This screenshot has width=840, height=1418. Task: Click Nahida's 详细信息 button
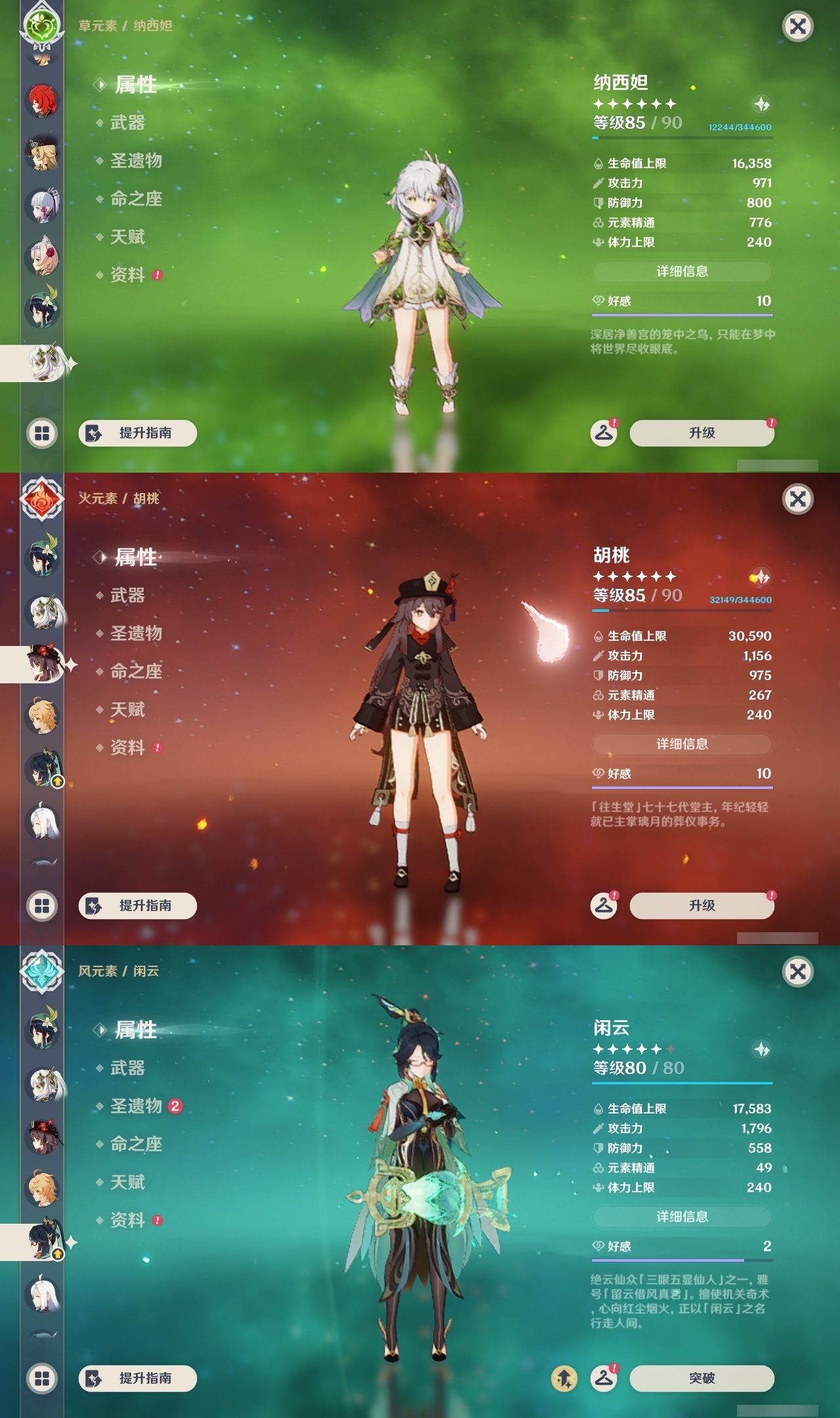pyautogui.click(x=682, y=271)
